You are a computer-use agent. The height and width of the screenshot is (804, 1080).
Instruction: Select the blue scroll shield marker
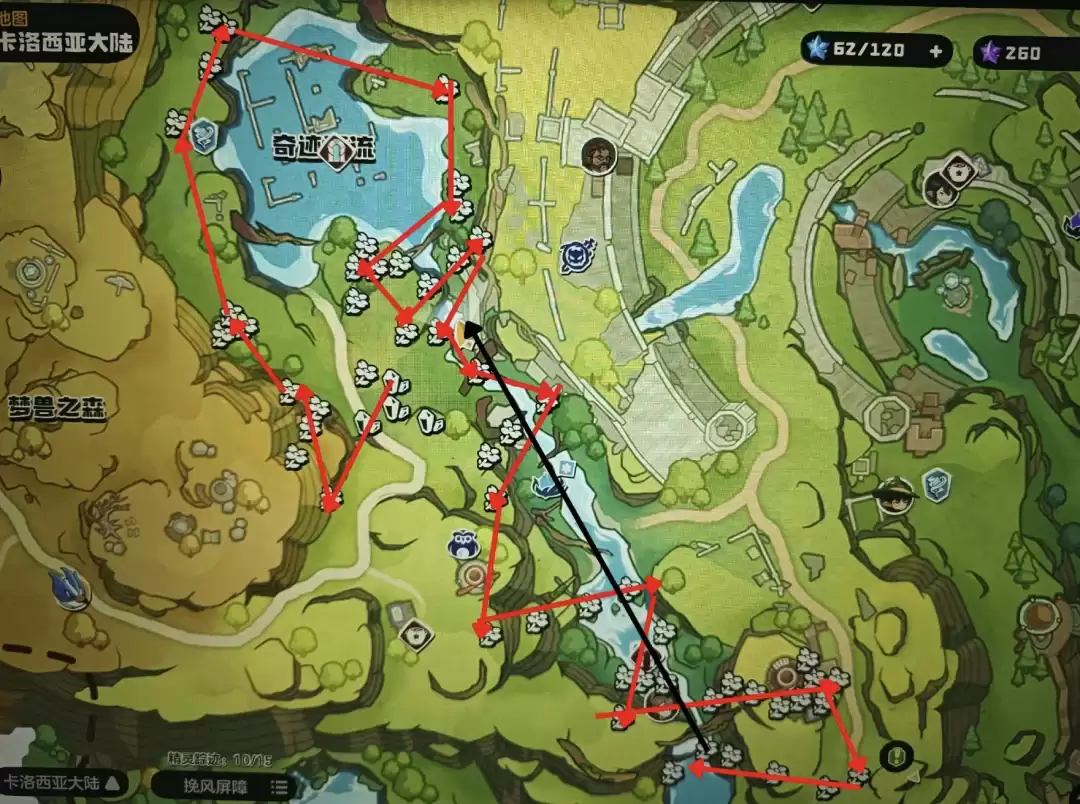click(937, 485)
